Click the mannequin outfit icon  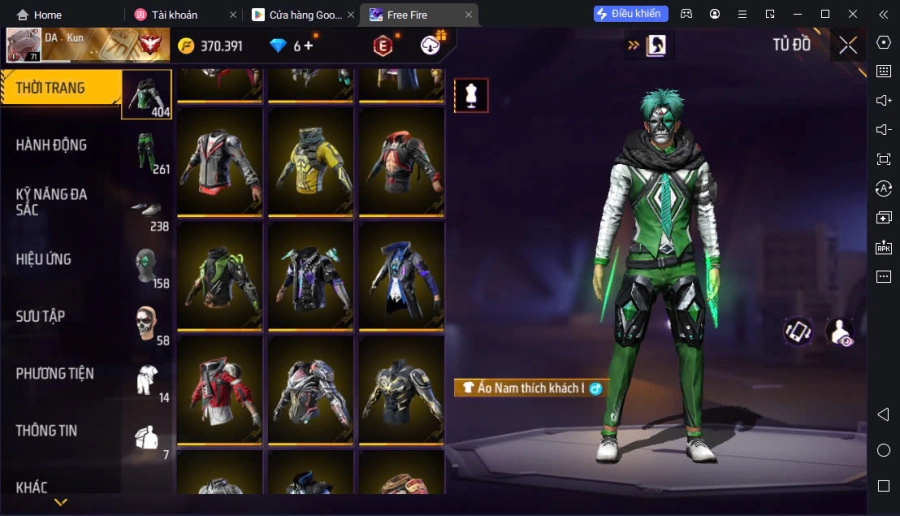point(471,95)
